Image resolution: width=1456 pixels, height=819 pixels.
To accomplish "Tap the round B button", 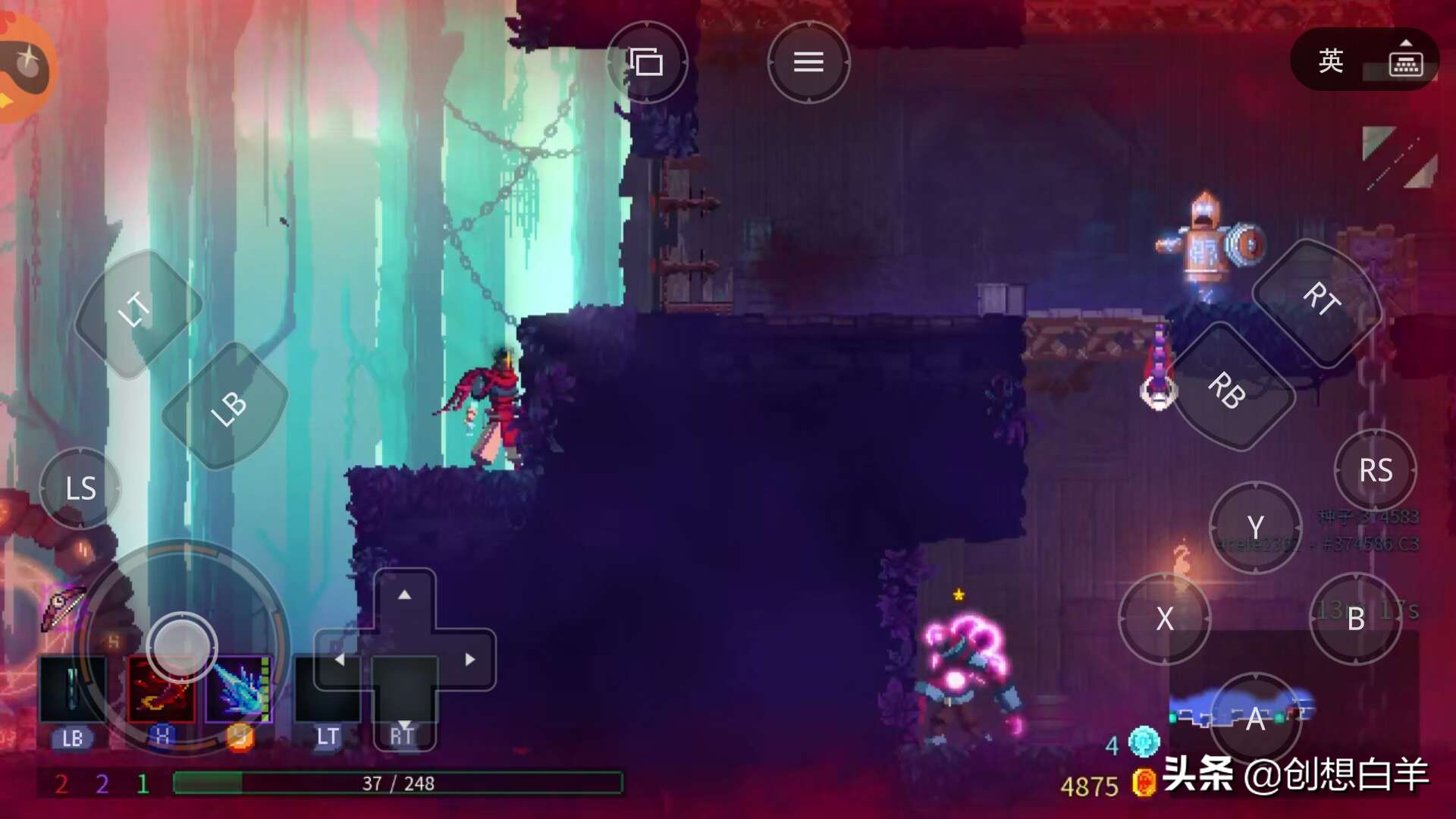I will (1355, 619).
